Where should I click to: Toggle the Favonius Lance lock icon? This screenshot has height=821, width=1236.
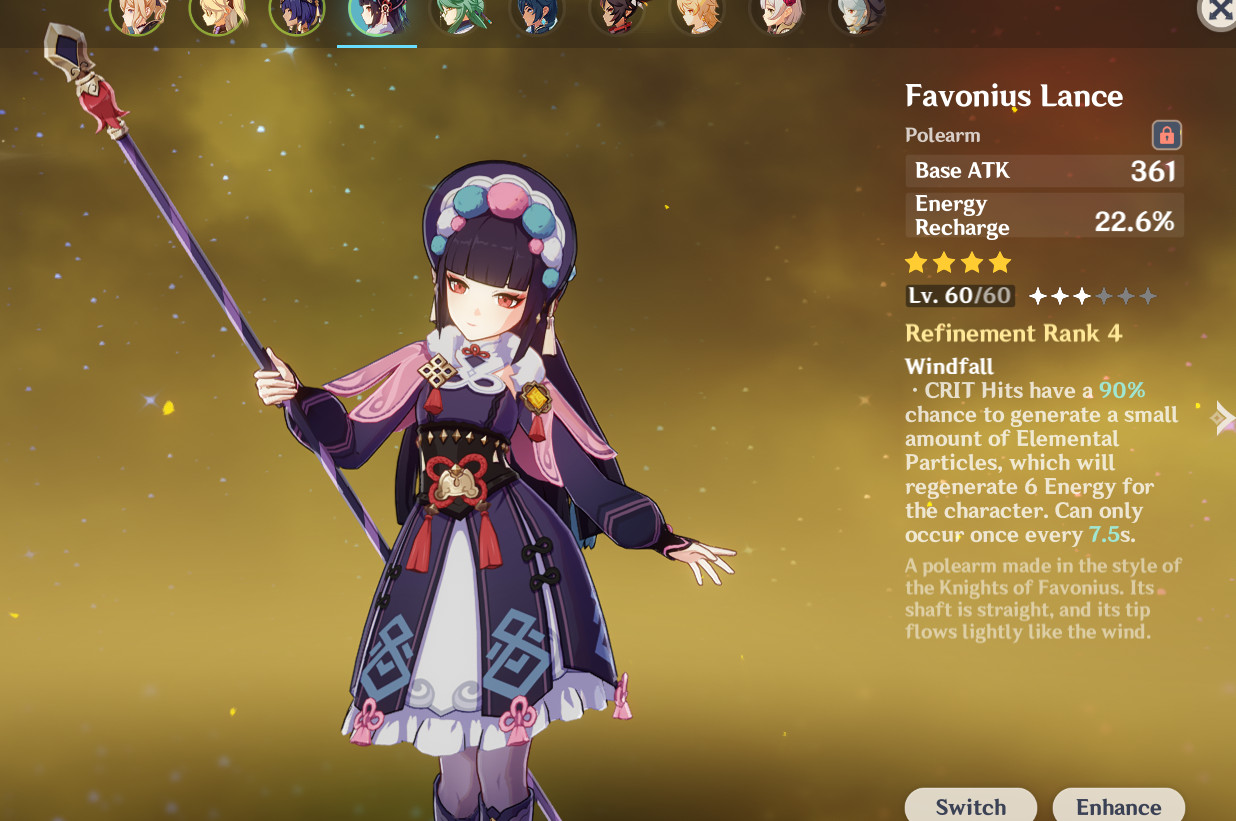point(1166,135)
